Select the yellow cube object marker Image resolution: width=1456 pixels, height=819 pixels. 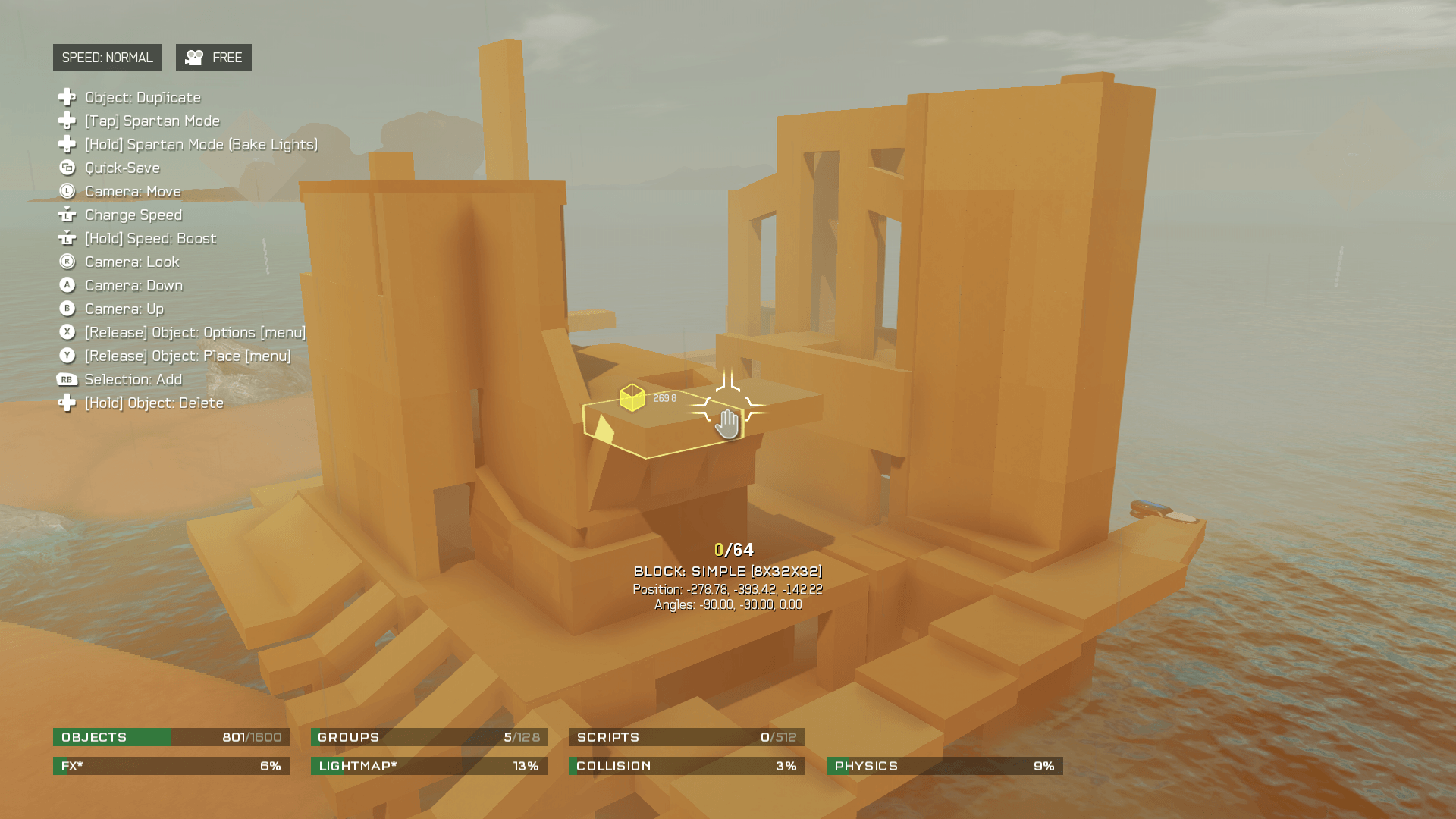632,397
